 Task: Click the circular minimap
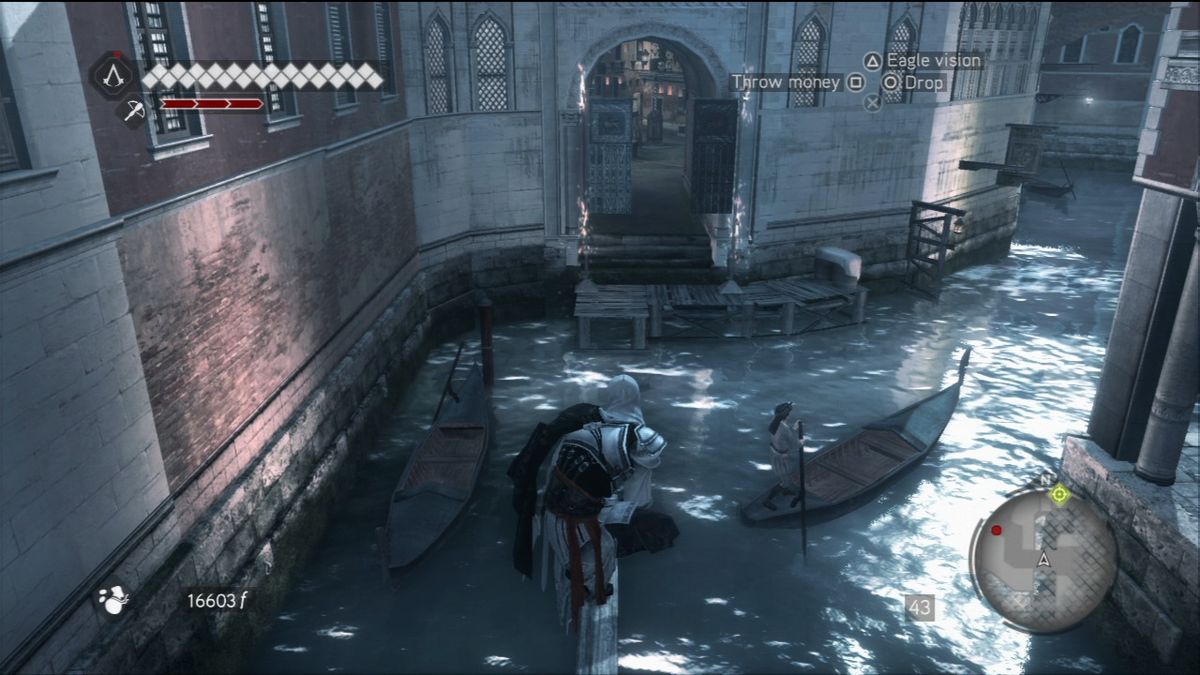point(1043,559)
